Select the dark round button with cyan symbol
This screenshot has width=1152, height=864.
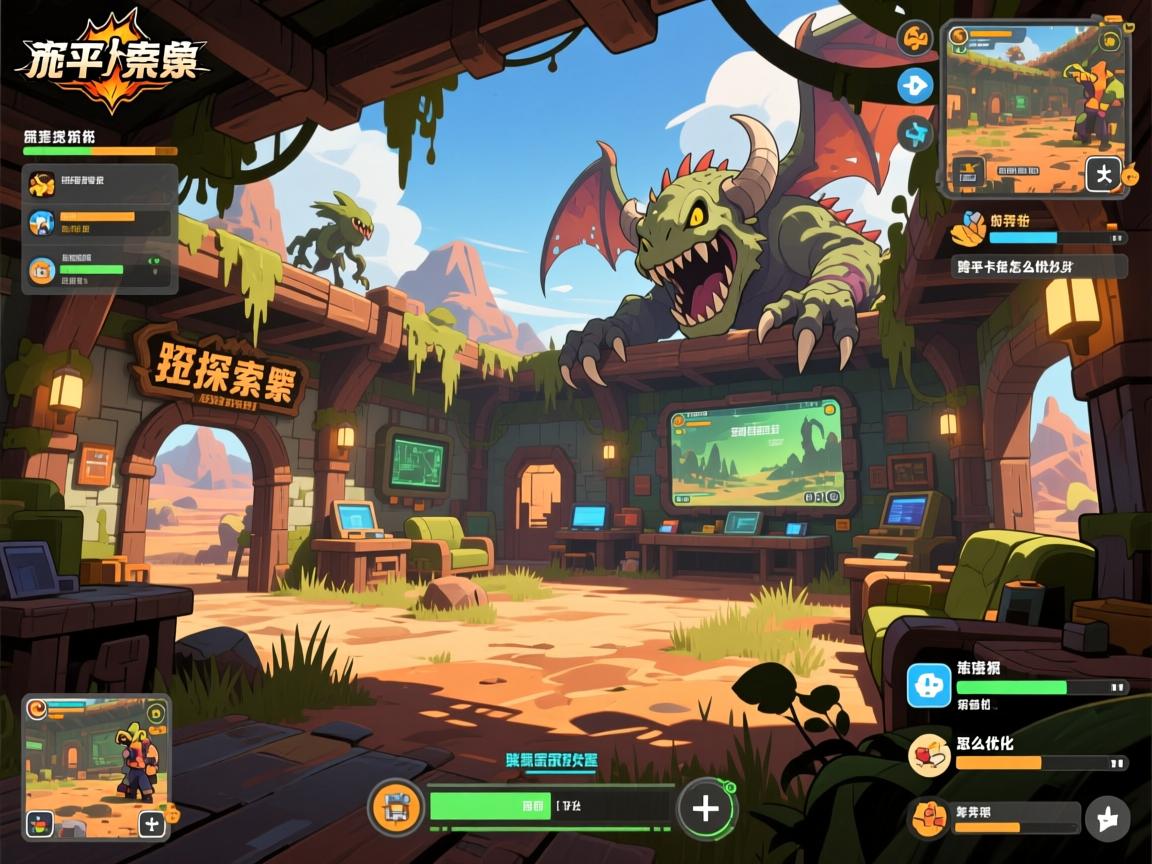[x=914, y=132]
